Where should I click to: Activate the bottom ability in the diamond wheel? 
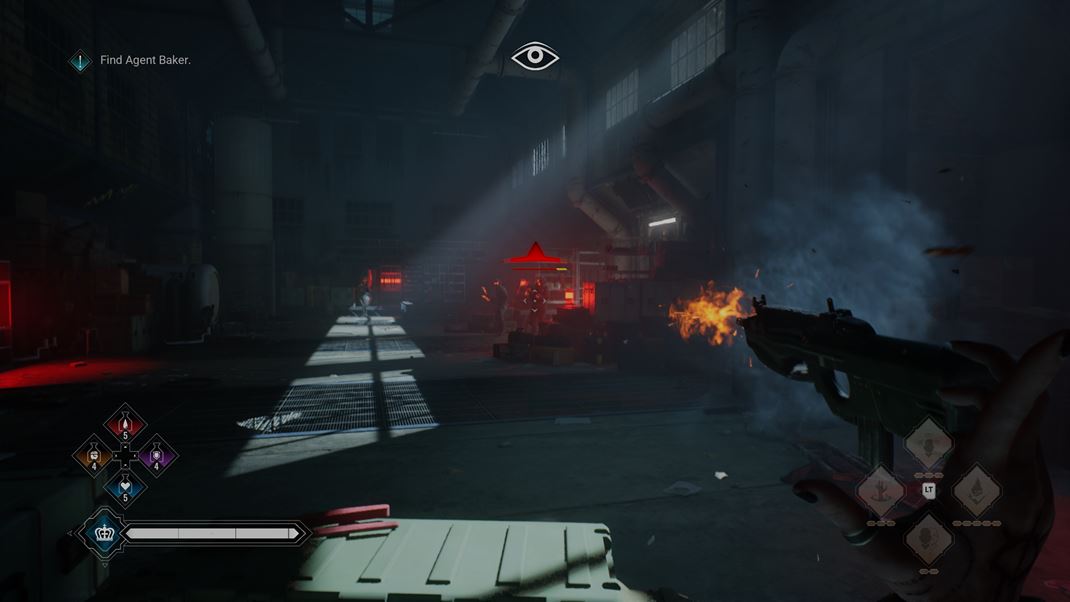[x=928, y=538]
